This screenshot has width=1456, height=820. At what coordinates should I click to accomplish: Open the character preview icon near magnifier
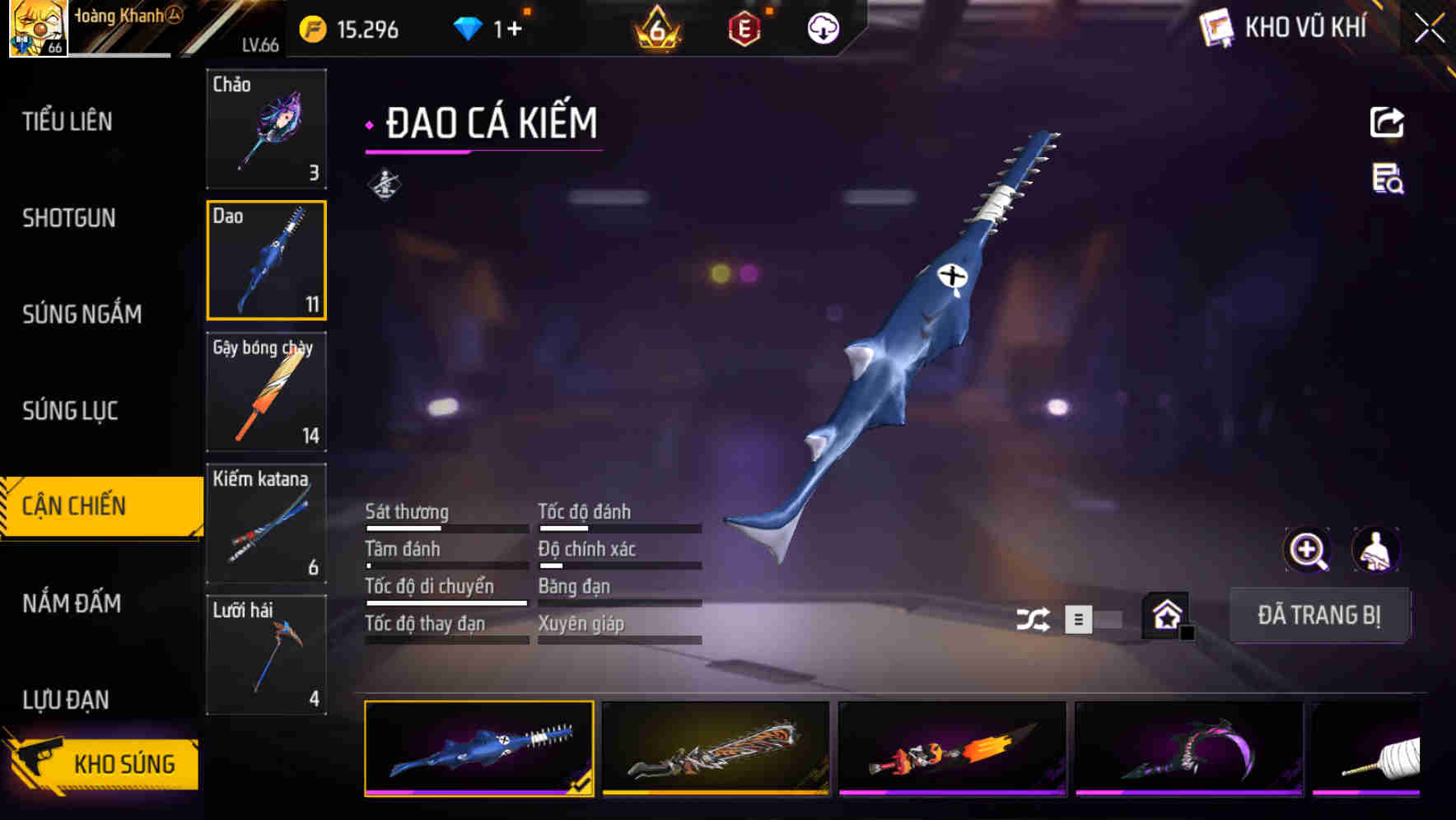tap(1375, 549)
